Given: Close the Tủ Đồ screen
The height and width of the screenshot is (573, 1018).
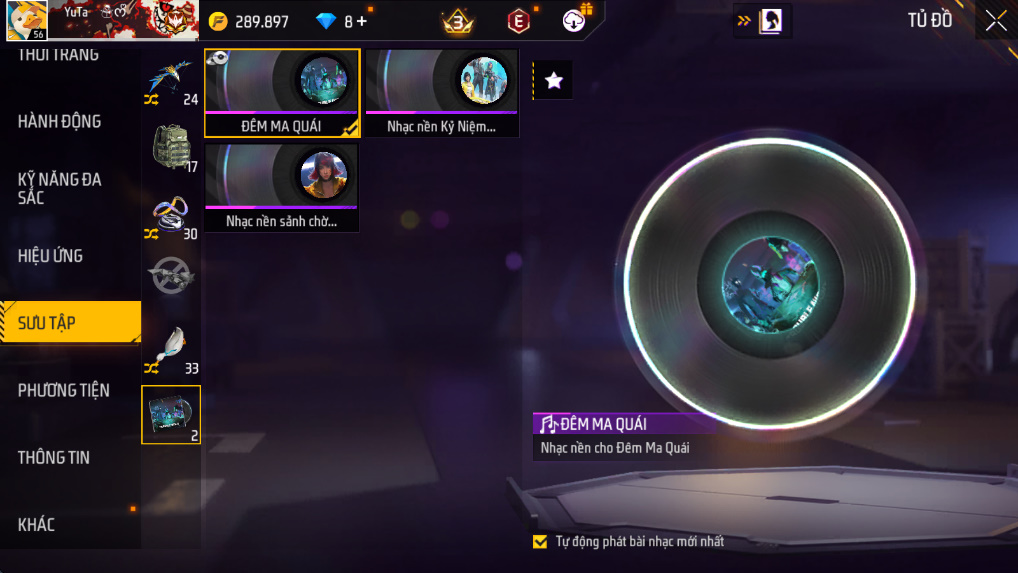Looking at the screenshot, I should [x=996, y=21].
